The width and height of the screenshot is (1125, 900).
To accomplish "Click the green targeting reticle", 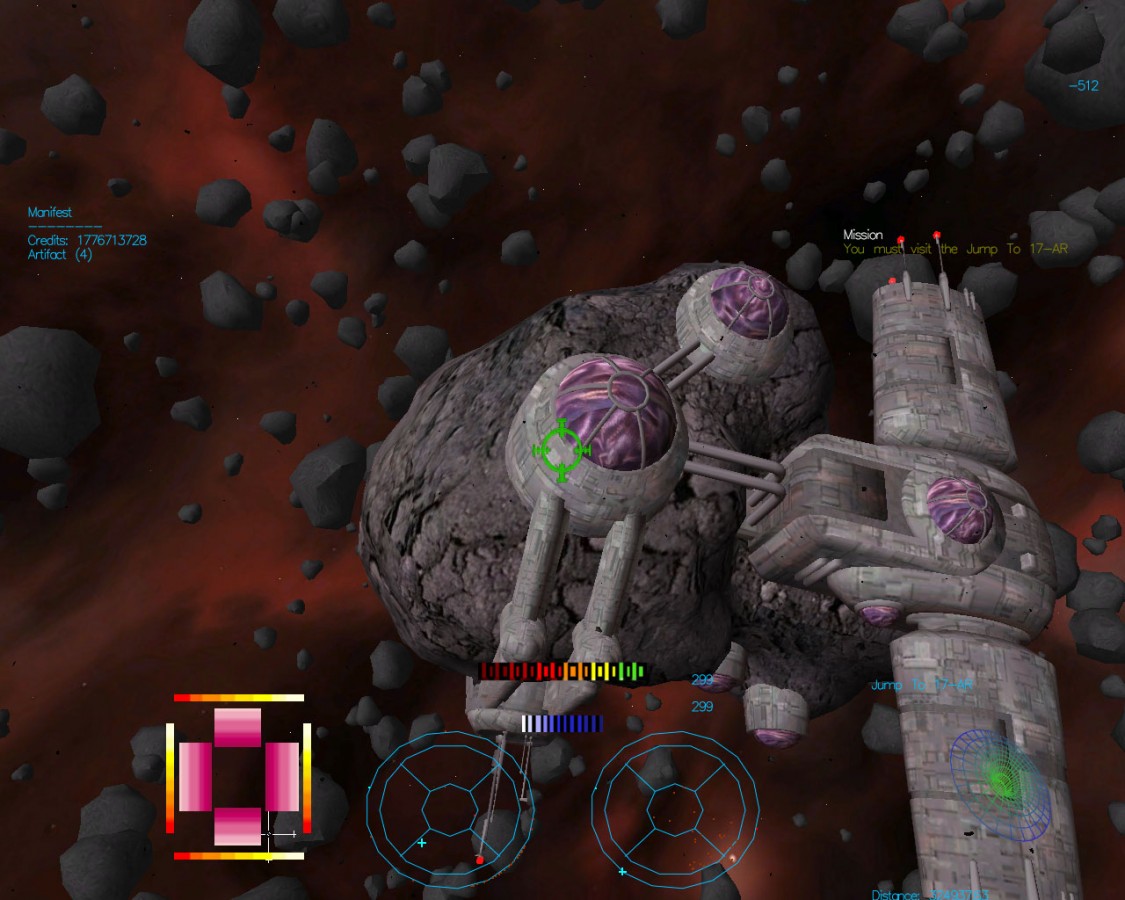I will (x=562, y=451).
